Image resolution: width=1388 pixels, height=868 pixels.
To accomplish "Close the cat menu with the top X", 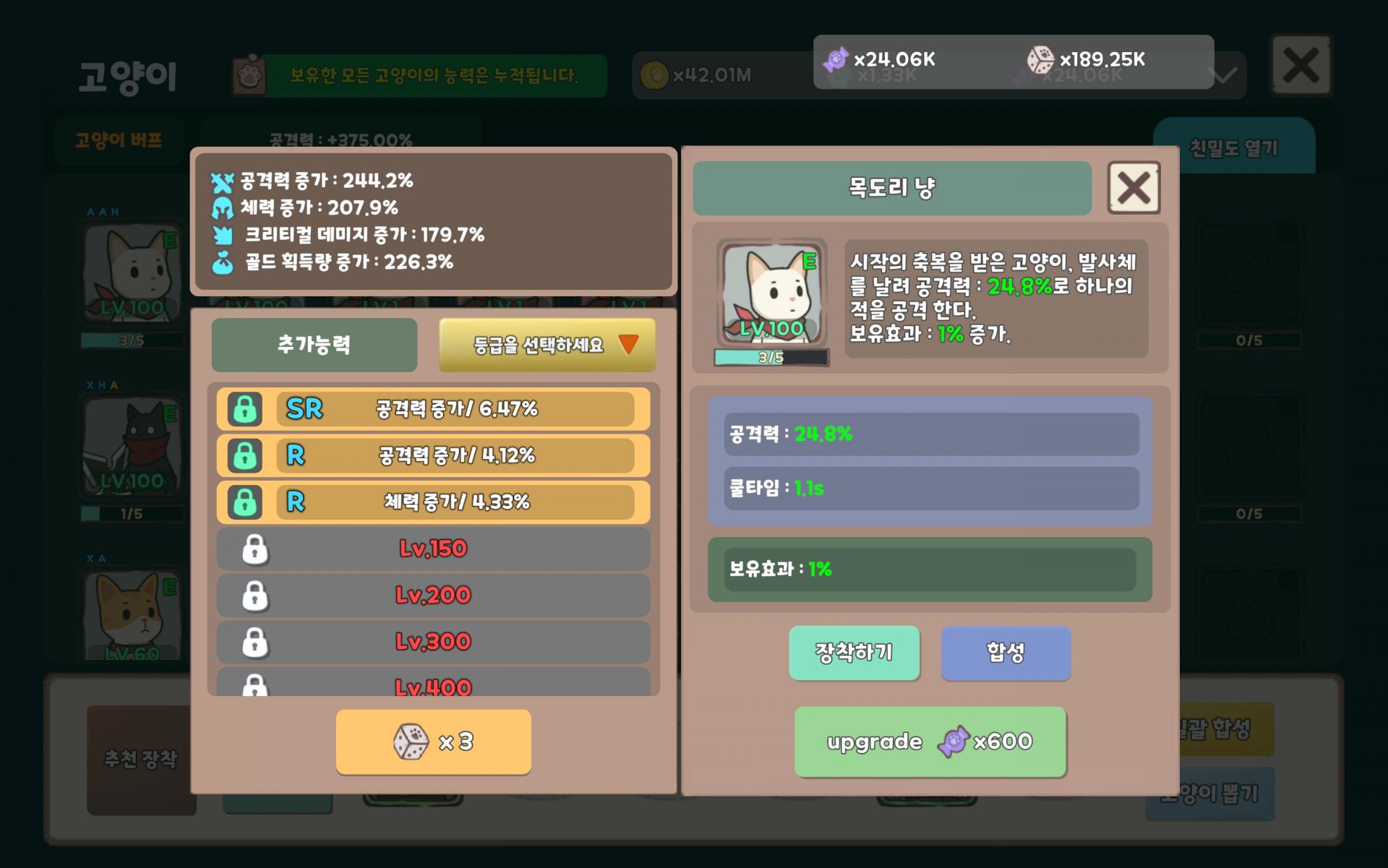I will coord(1301,66).
